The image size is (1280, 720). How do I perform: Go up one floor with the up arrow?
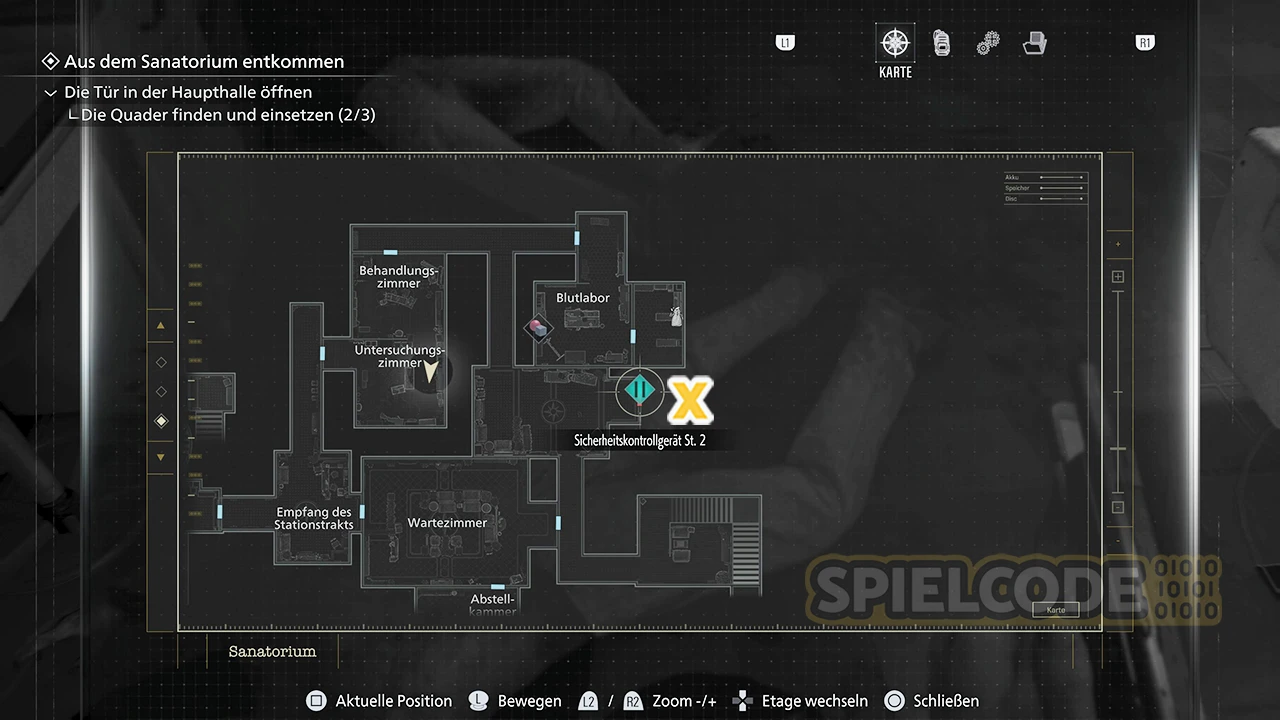coord(161,325)
